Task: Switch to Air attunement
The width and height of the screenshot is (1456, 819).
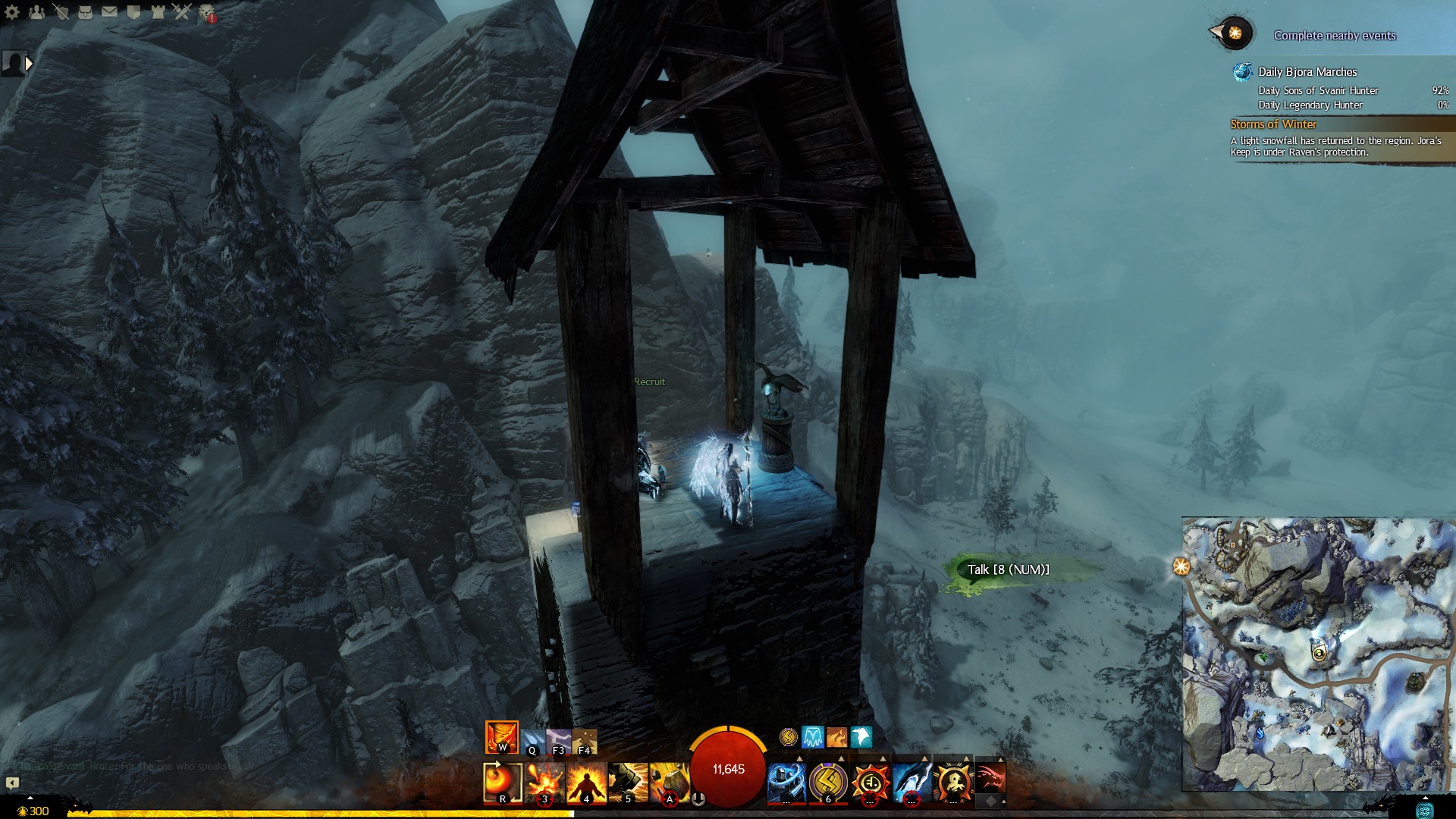Action: tap(558, 741)
